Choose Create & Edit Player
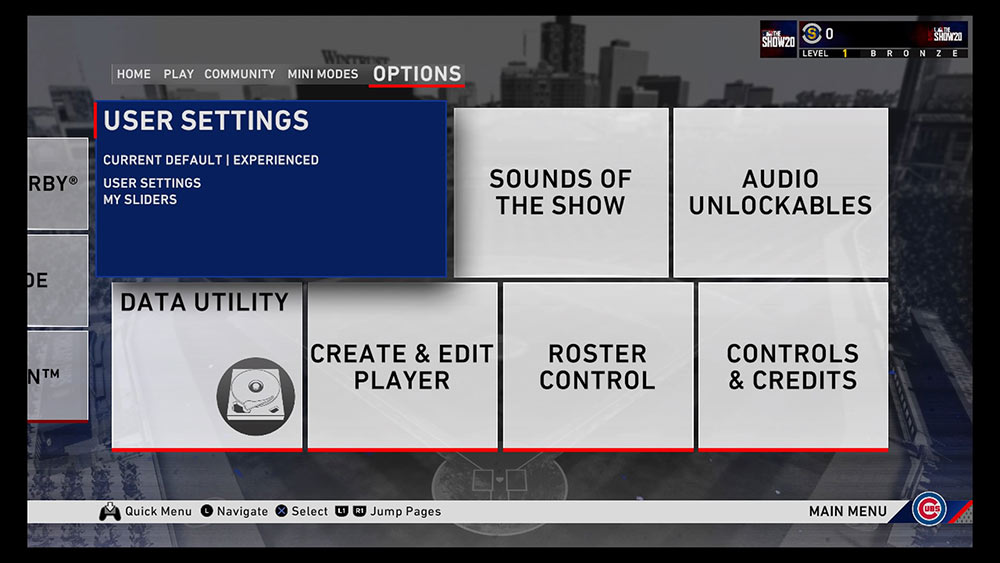Viewport: 1000px width, 563px height. [402, 366]
